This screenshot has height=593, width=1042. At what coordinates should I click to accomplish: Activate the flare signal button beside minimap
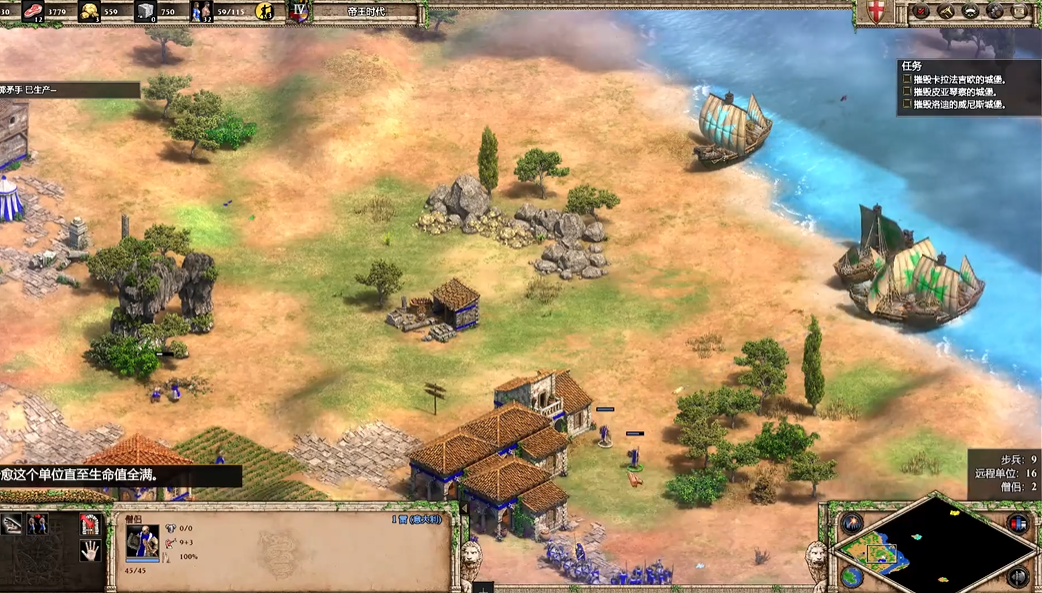tap(852, 524)
